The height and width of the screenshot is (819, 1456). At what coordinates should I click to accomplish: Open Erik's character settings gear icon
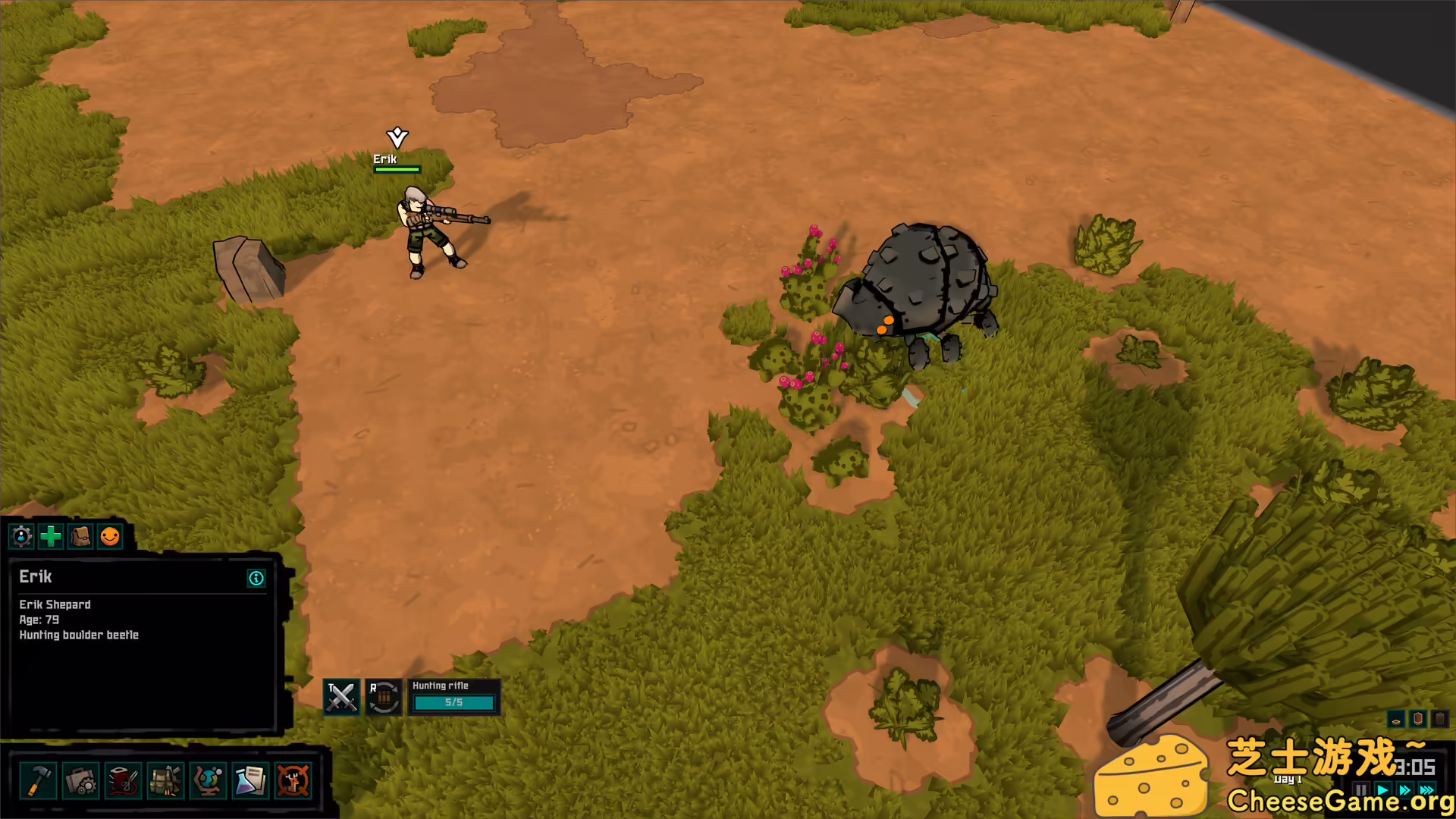pos(22,537)
